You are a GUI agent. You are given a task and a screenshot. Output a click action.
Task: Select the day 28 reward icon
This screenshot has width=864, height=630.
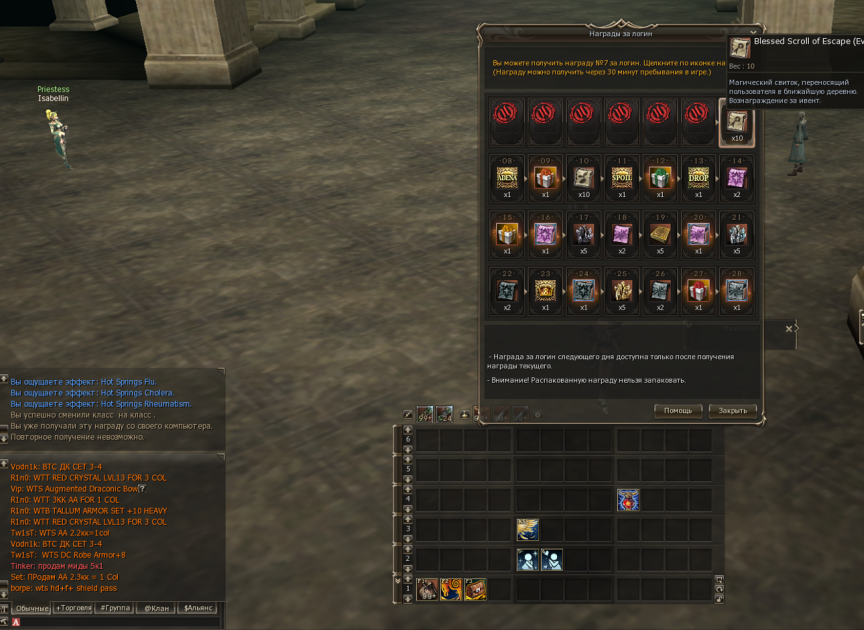736,290
